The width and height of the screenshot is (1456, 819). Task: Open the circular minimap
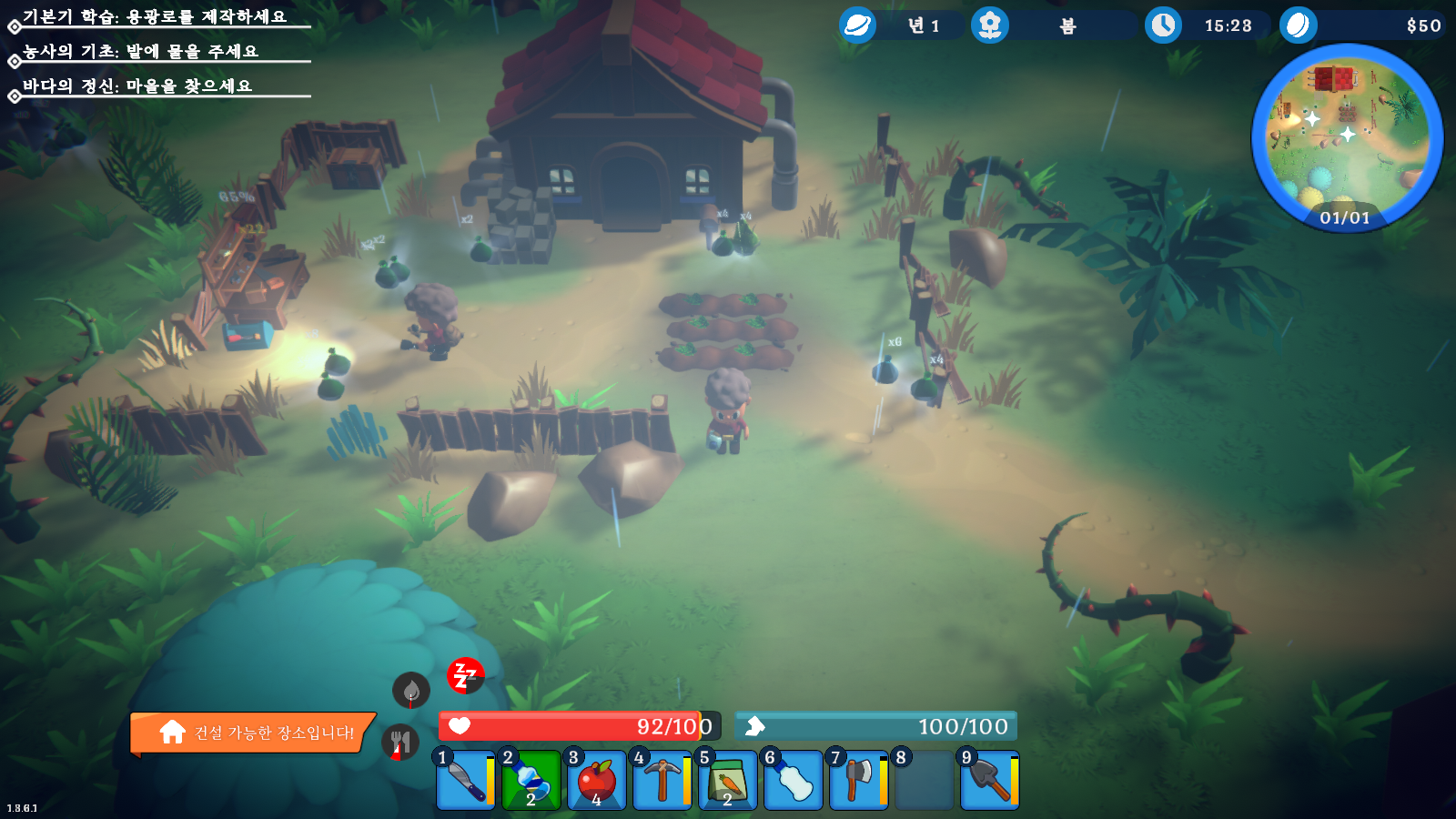coord(1347,136)
